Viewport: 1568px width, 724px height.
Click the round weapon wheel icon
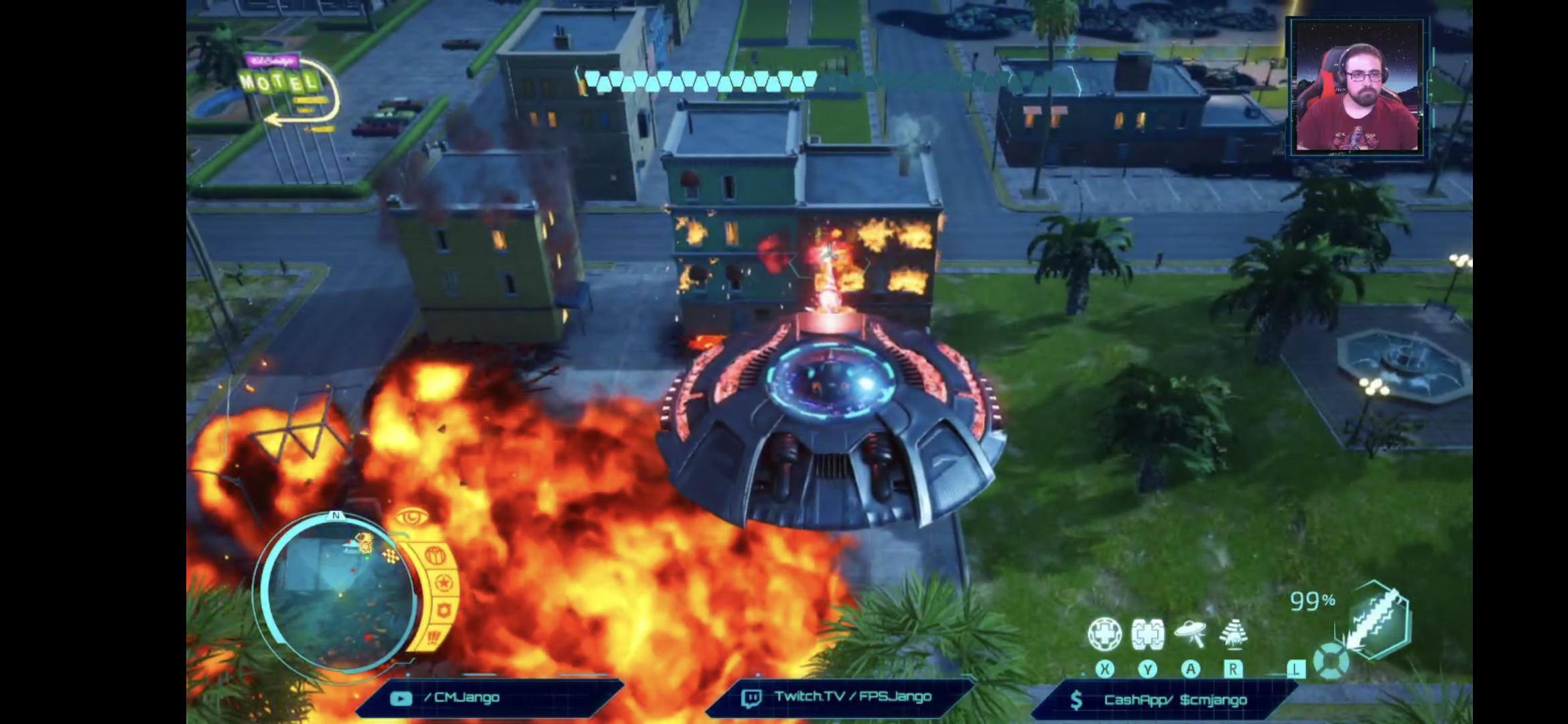pyautogui.click(x=1331, y=662)
